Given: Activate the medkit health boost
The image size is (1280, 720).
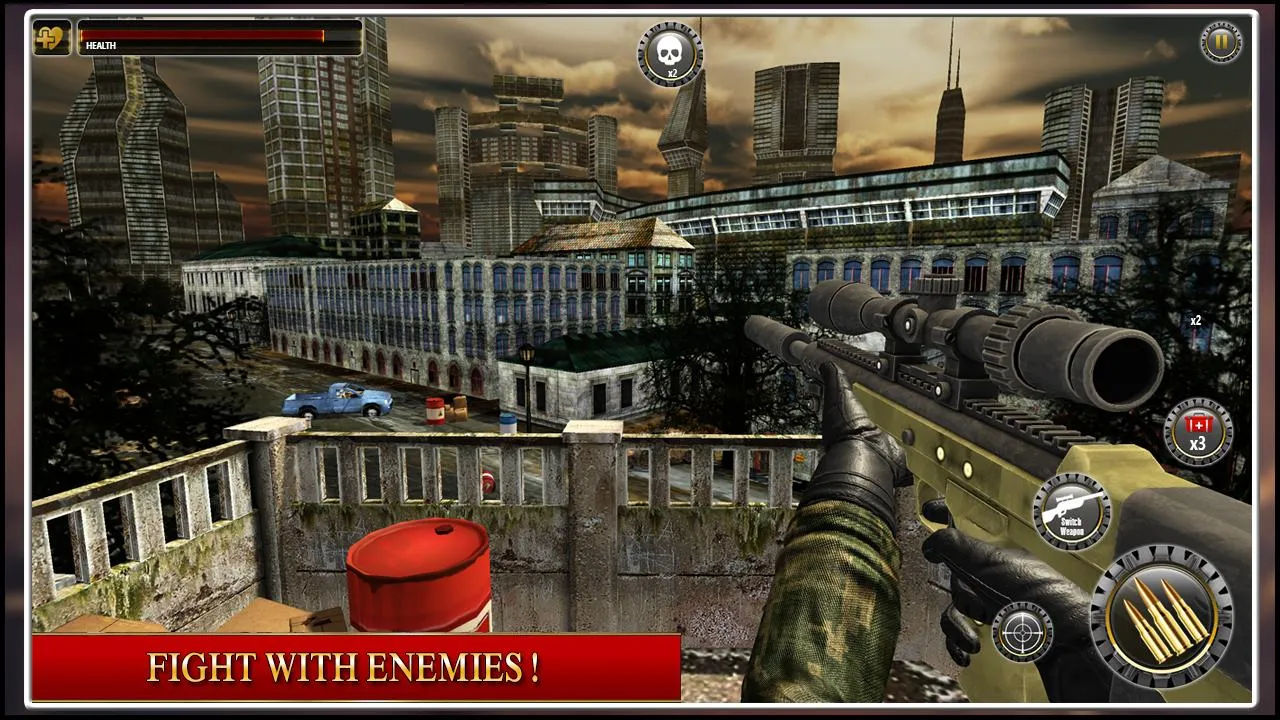Looking at the screenshot, I should (x=1196, y=428).
